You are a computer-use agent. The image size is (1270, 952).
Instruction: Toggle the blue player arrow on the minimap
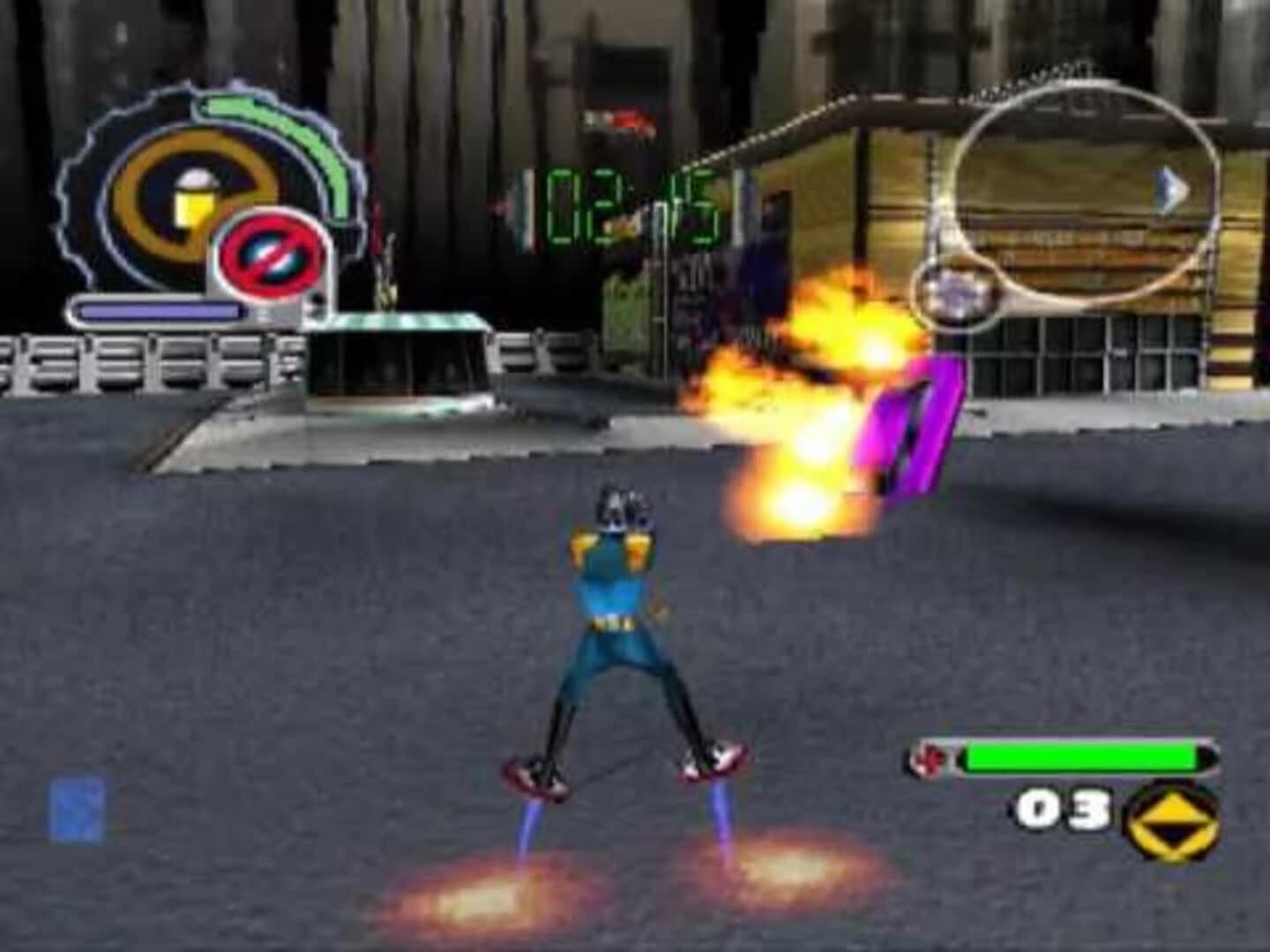(x=1170, y=188)
